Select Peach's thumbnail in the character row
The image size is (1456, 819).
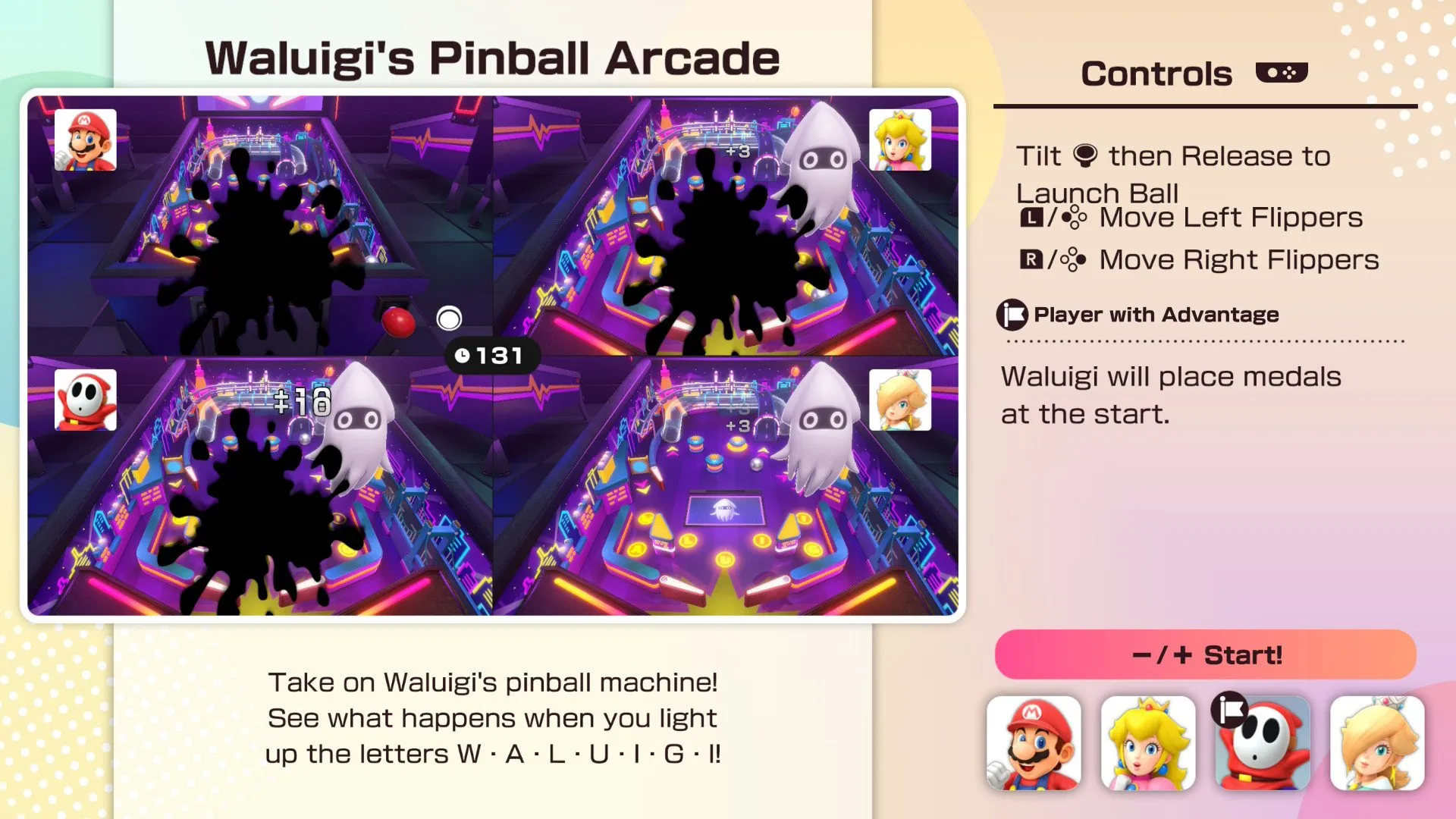point(1149,743)
